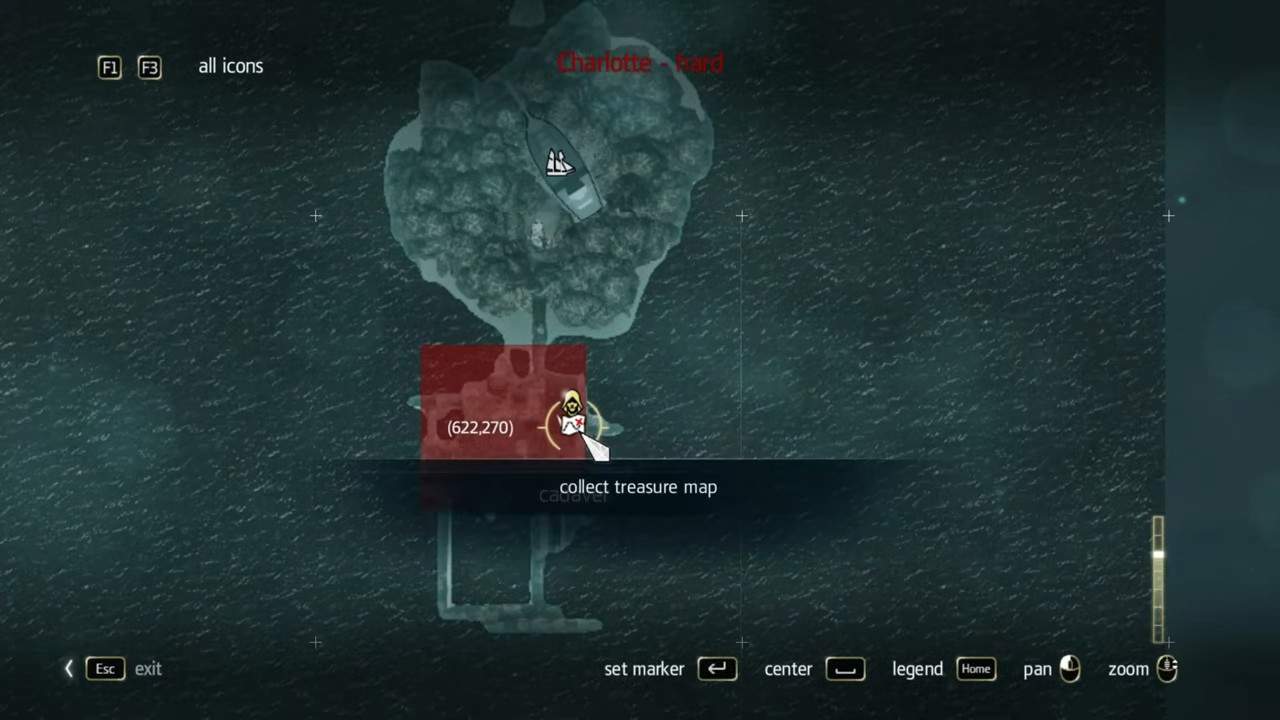The image size is (1280, 720).
Task: Click the Esc key icon next to exit
Action: pos(104,669)
